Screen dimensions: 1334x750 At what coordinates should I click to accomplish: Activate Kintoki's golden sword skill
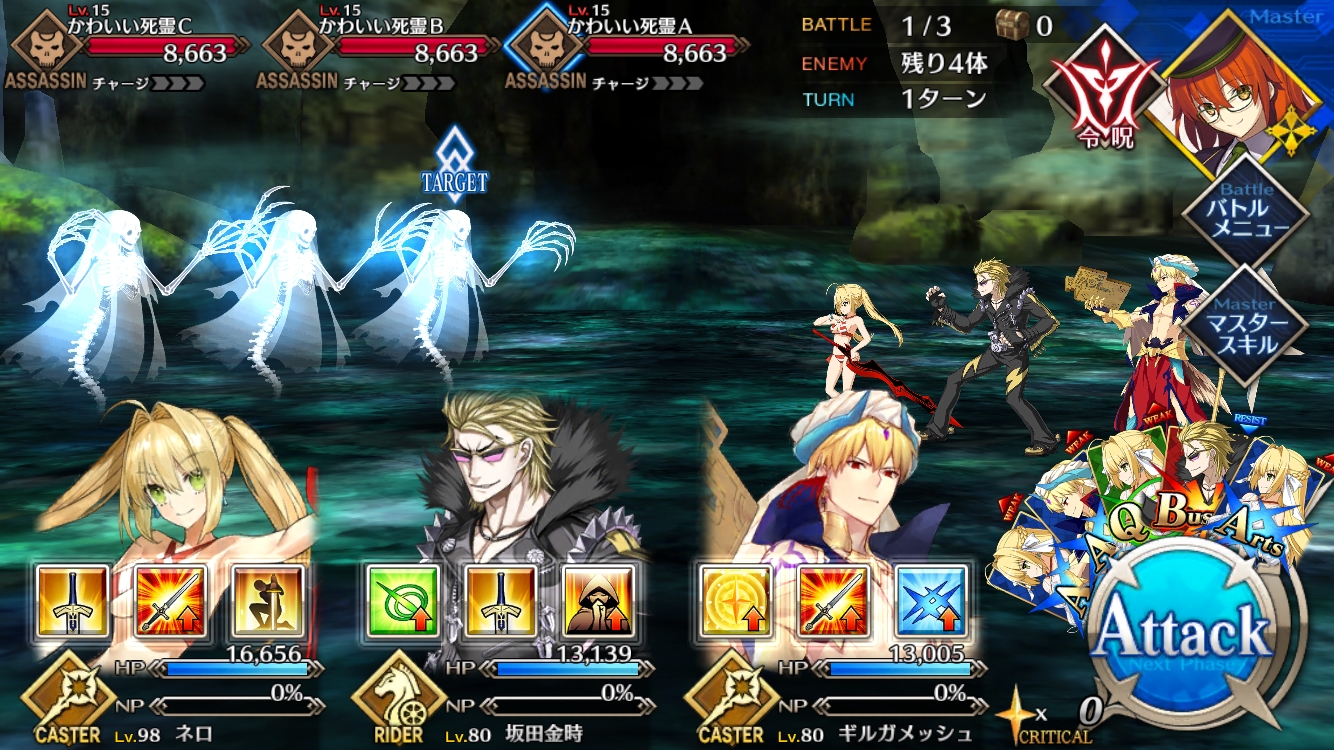click(501, 601)
